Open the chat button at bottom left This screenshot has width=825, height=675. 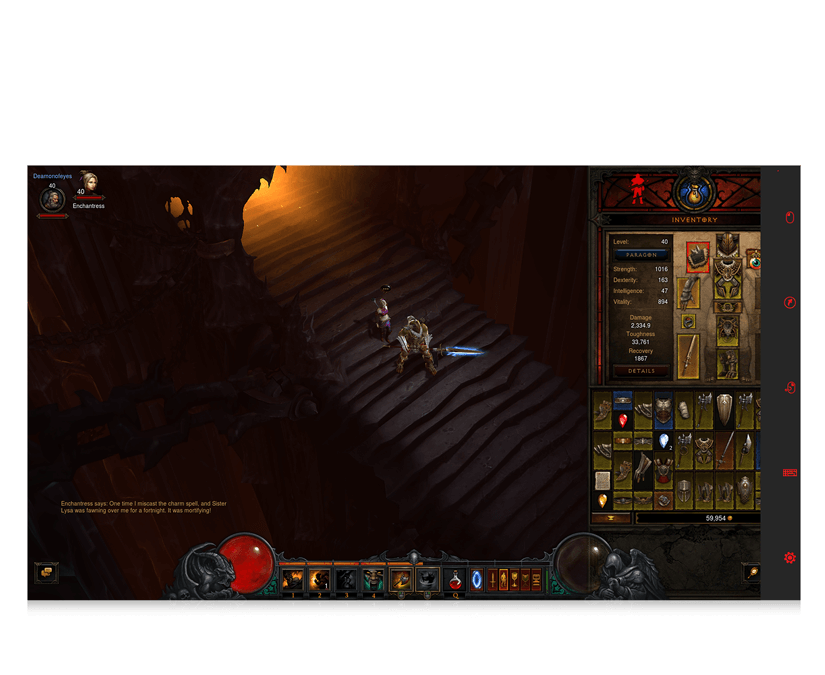pos(46,573)
